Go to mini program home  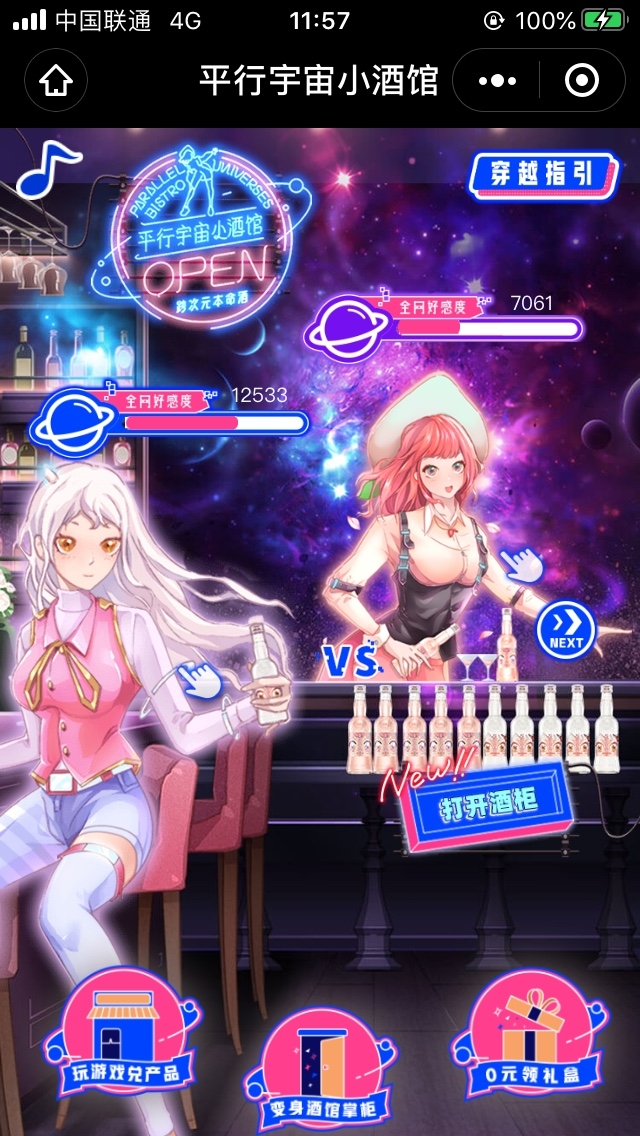(56, 80)
